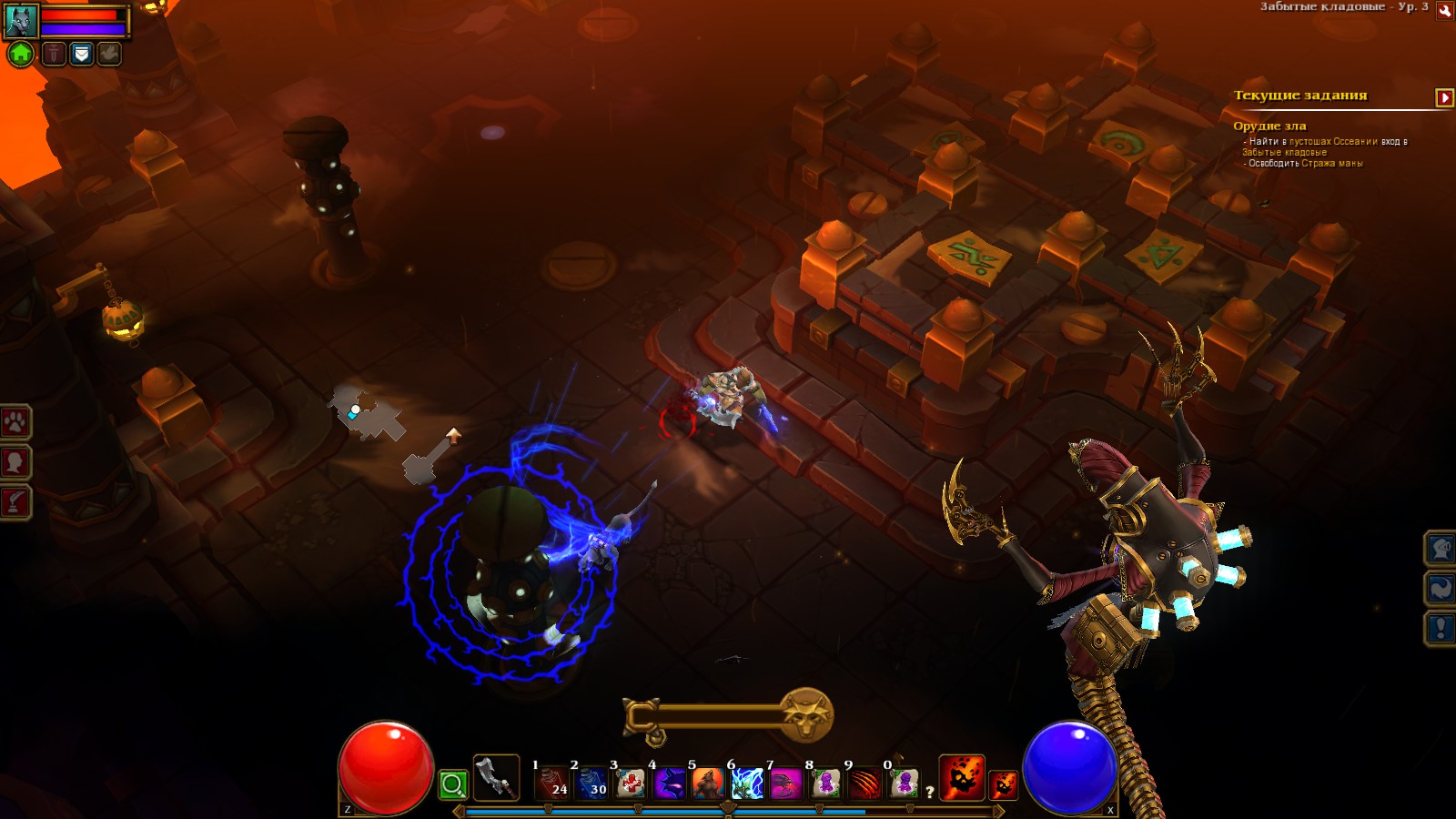Viewport: 1456px width, 819px height.
Task: Click the sword icon beside the pet portrait
Action: click(x=53, y=53)
